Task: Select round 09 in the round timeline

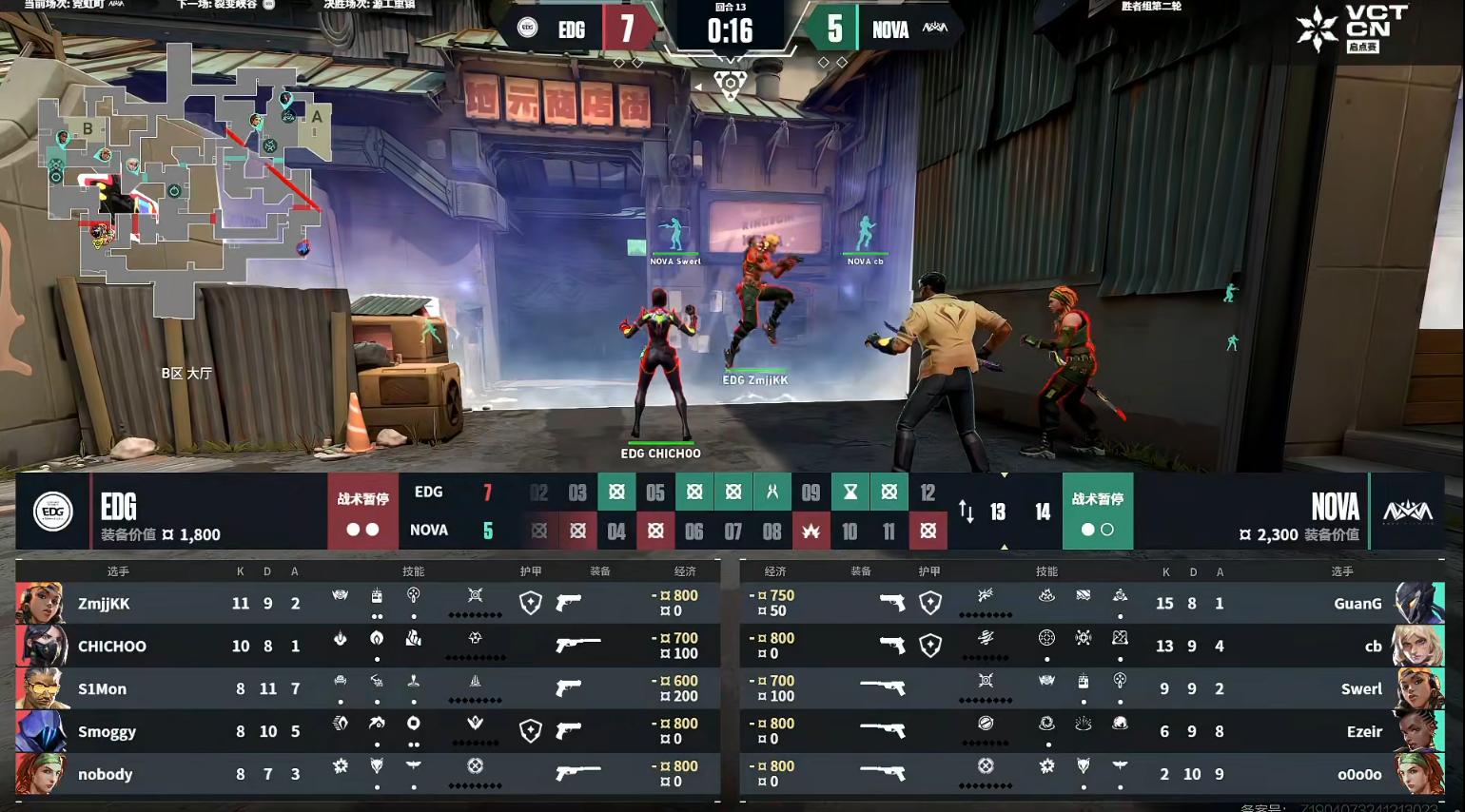Action: (811, 493)
